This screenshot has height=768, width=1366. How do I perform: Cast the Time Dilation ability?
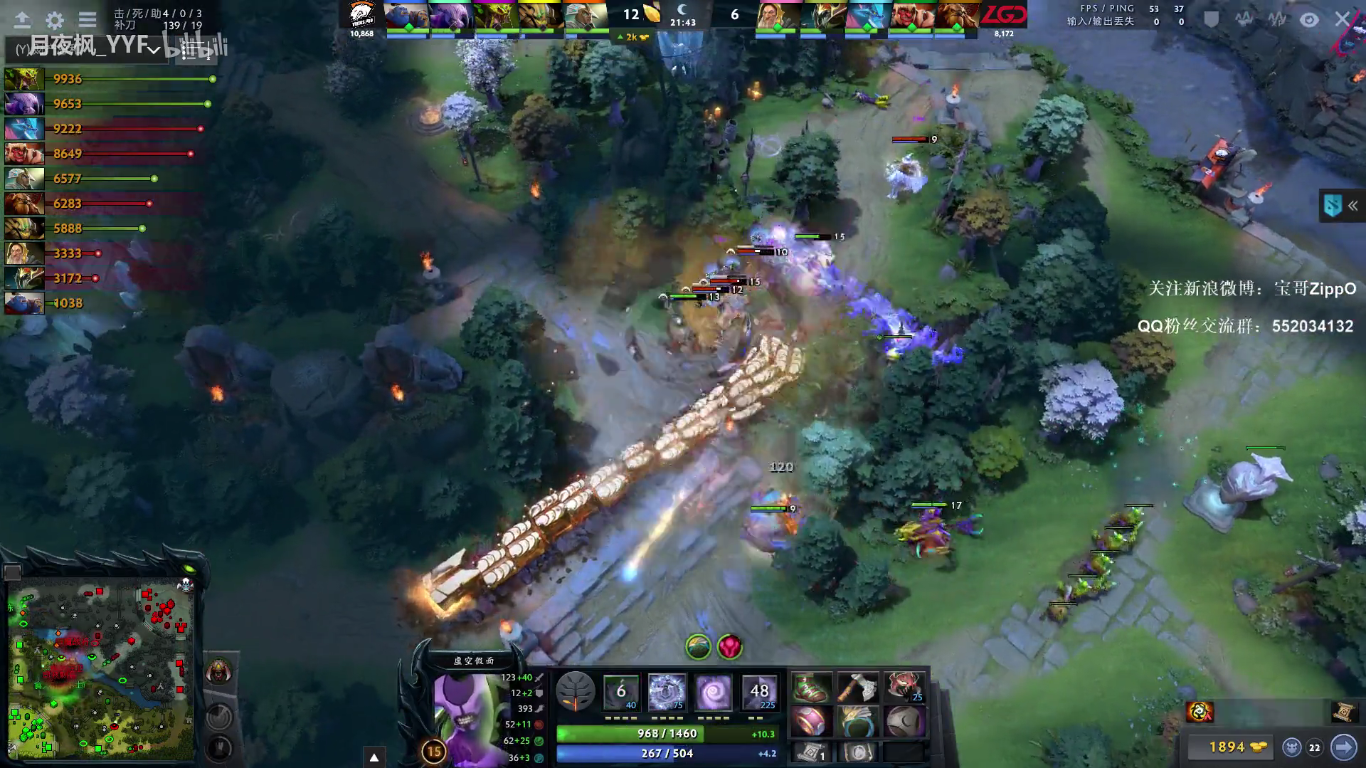(x=666, y=691)
